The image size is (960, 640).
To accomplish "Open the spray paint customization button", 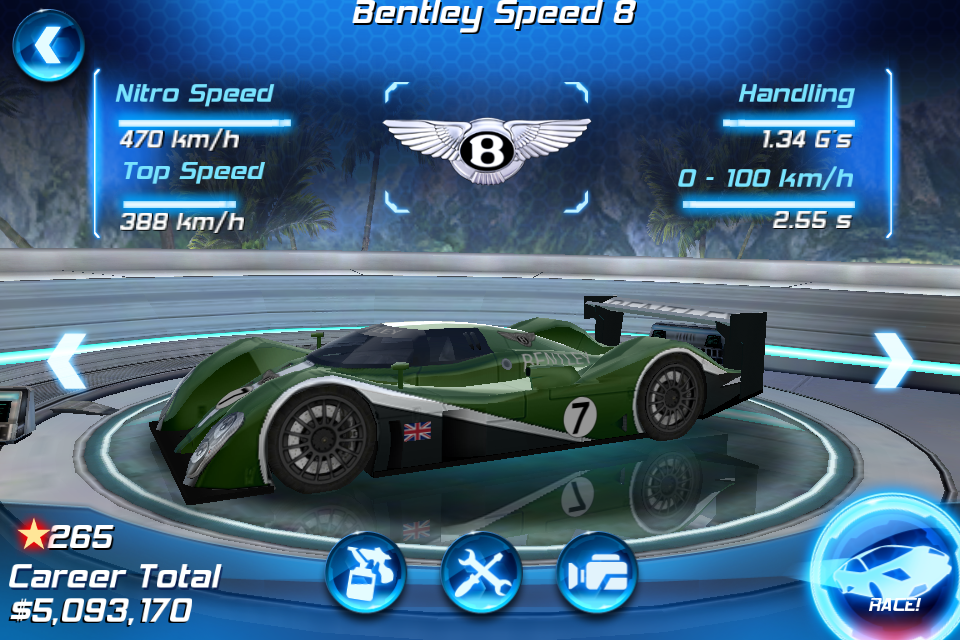I will [x=365, y=573].
